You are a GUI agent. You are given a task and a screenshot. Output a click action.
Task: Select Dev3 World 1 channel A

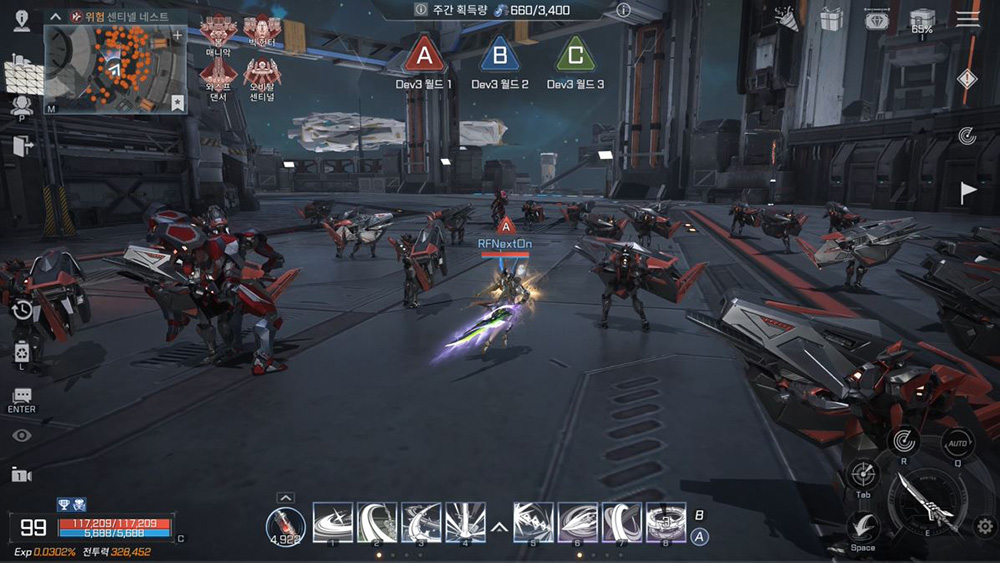(425, 55)
